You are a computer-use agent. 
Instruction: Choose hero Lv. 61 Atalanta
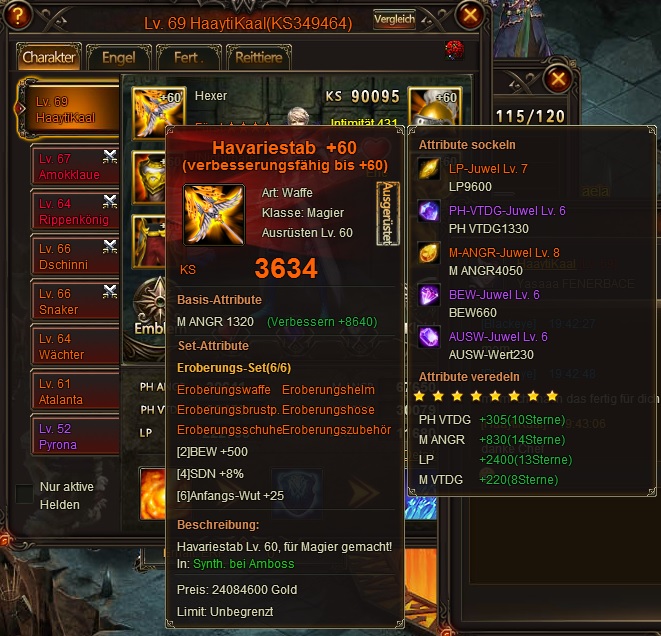coord(67,391)
